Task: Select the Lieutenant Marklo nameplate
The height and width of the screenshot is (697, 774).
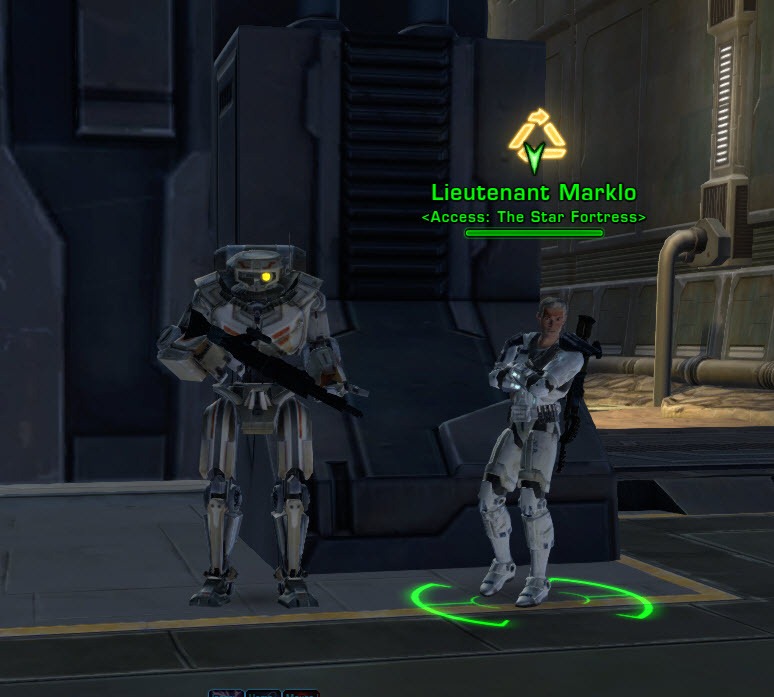Action: coord(533,193)
